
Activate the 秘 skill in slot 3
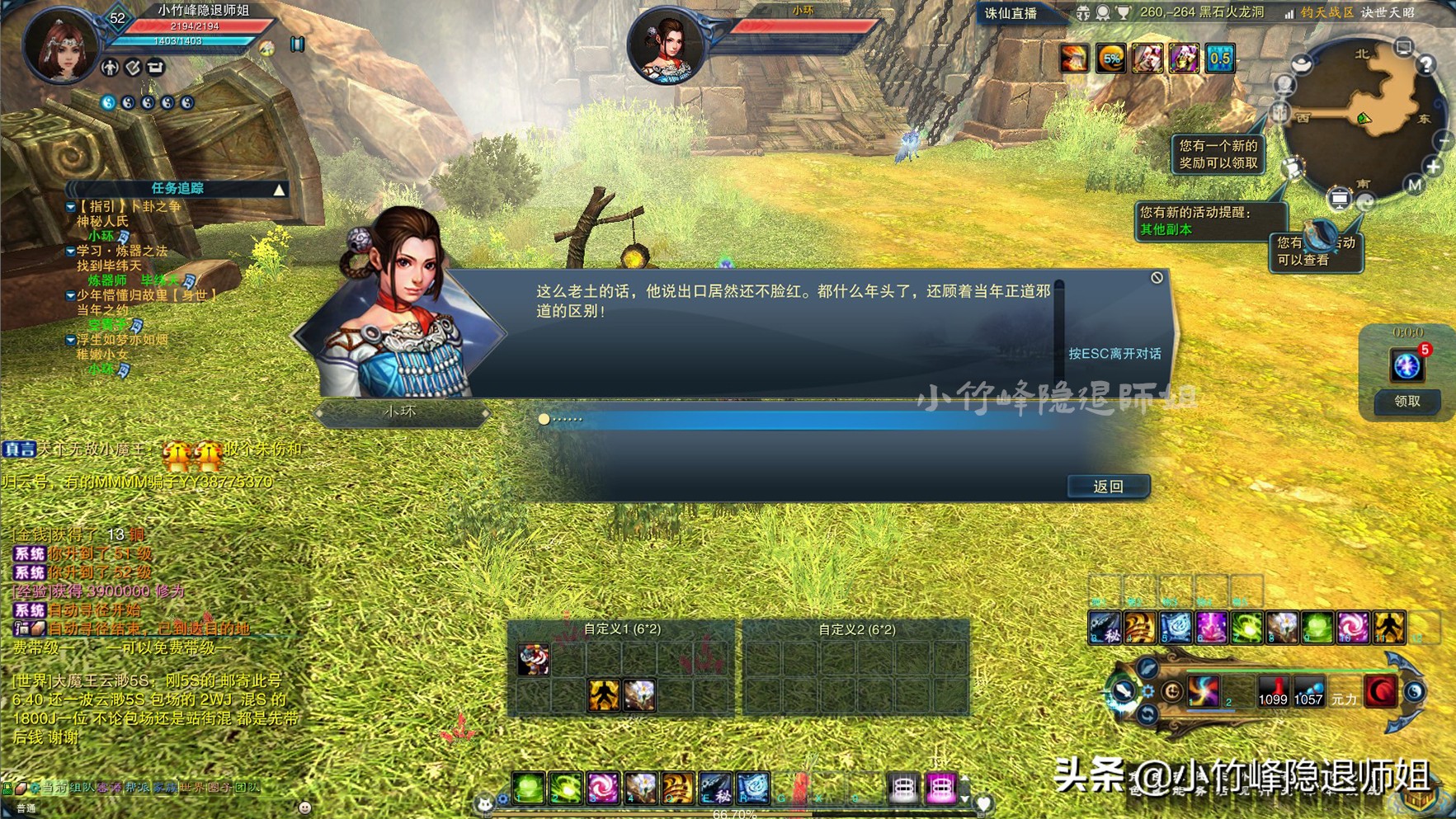tap(1105, 627)
